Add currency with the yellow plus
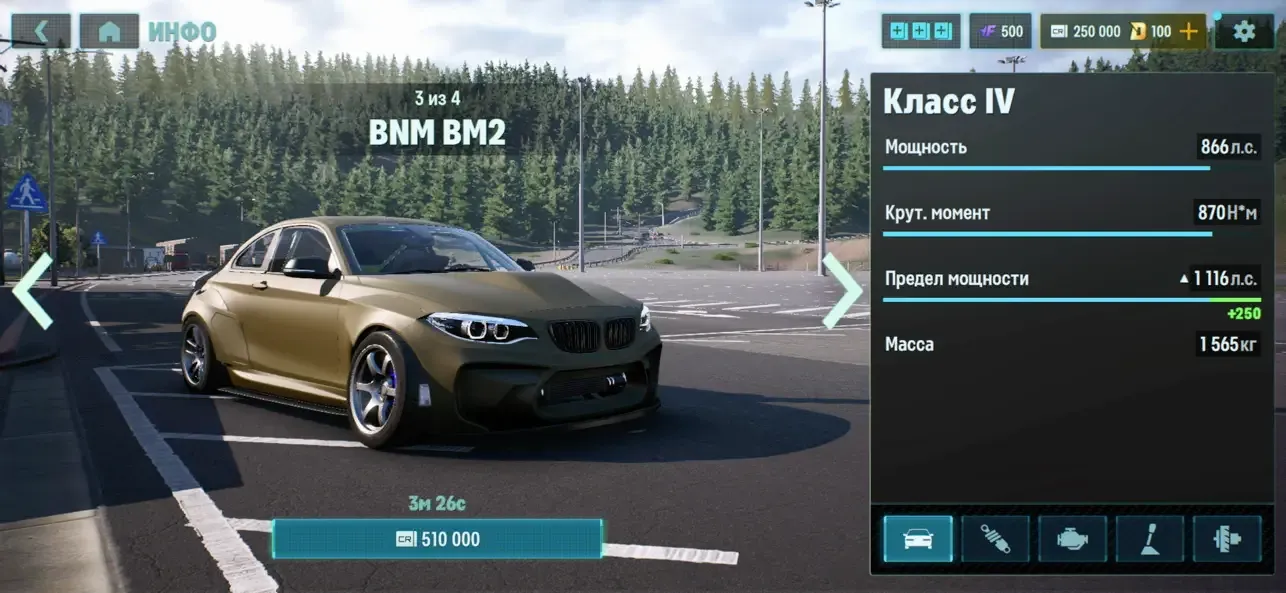Viewport: 1286px width, 593px height. [1189, 31]
